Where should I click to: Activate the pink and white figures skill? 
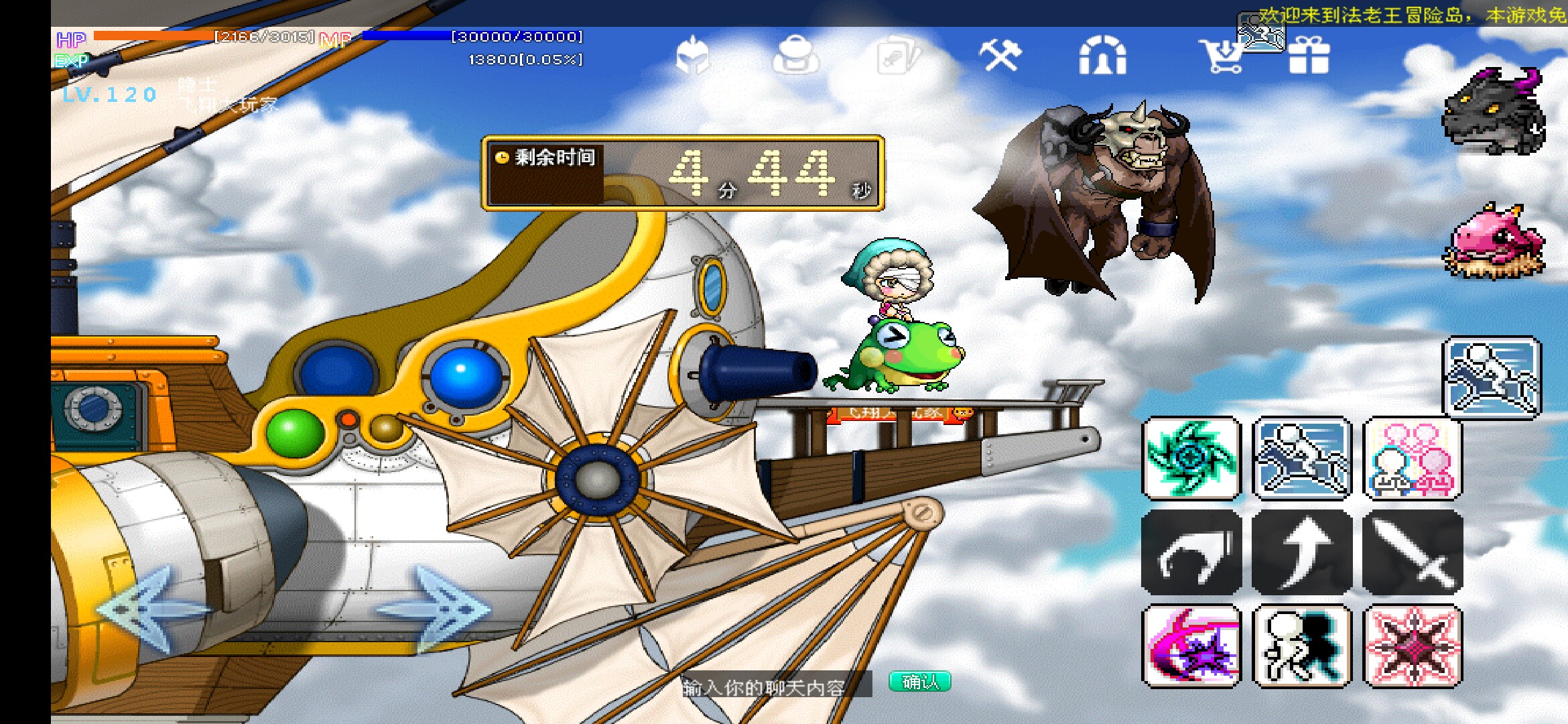pos(1413,459)
